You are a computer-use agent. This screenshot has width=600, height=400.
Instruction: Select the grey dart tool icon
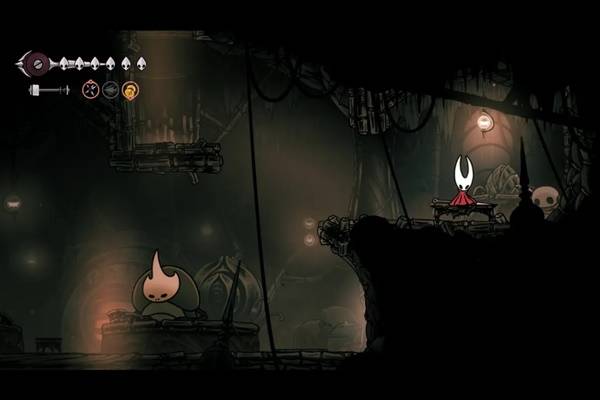111,90
